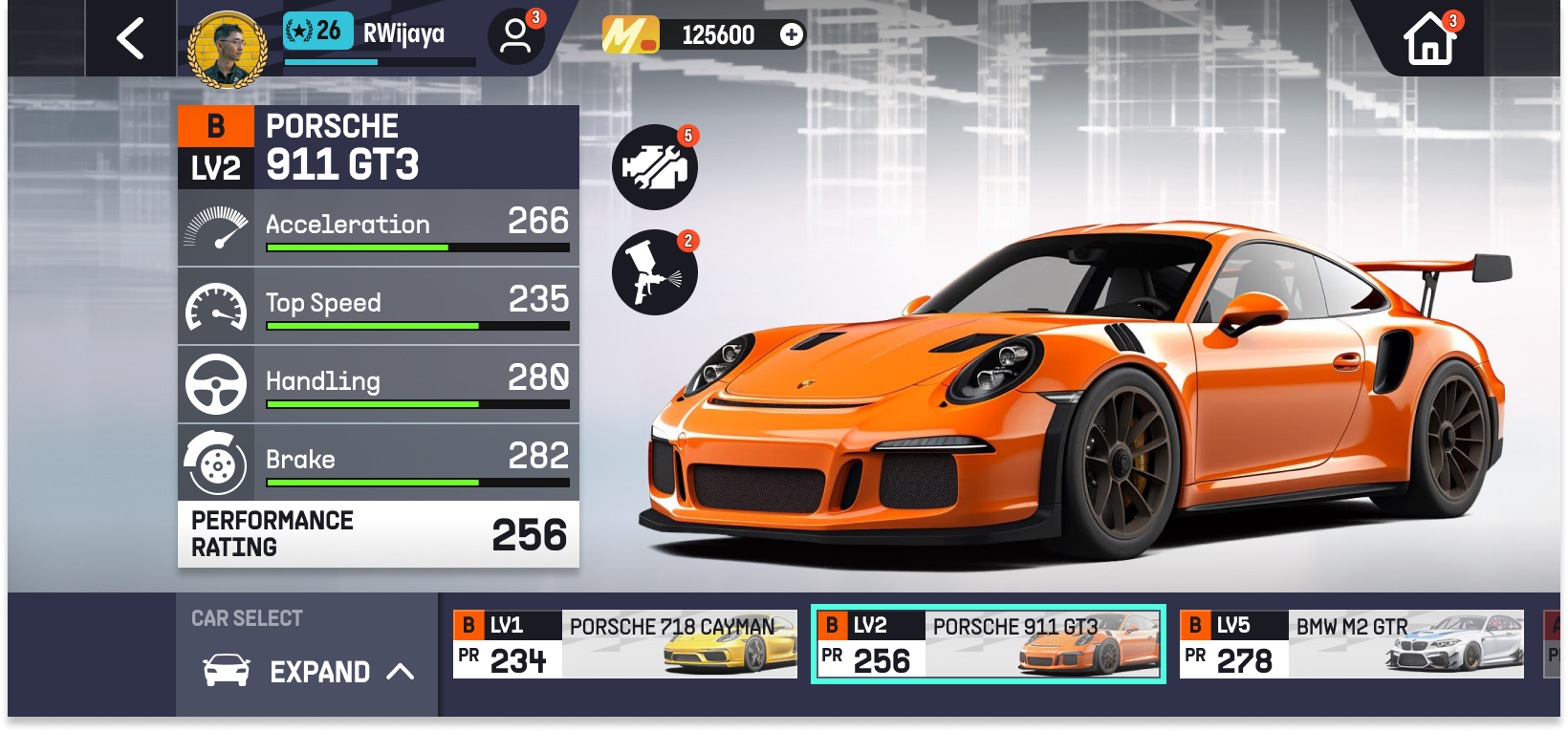The height and width of the screenshot is (732, 1568).
Task: Open RWijaya's player profile avatar
Action: click(x=228, y=48)
